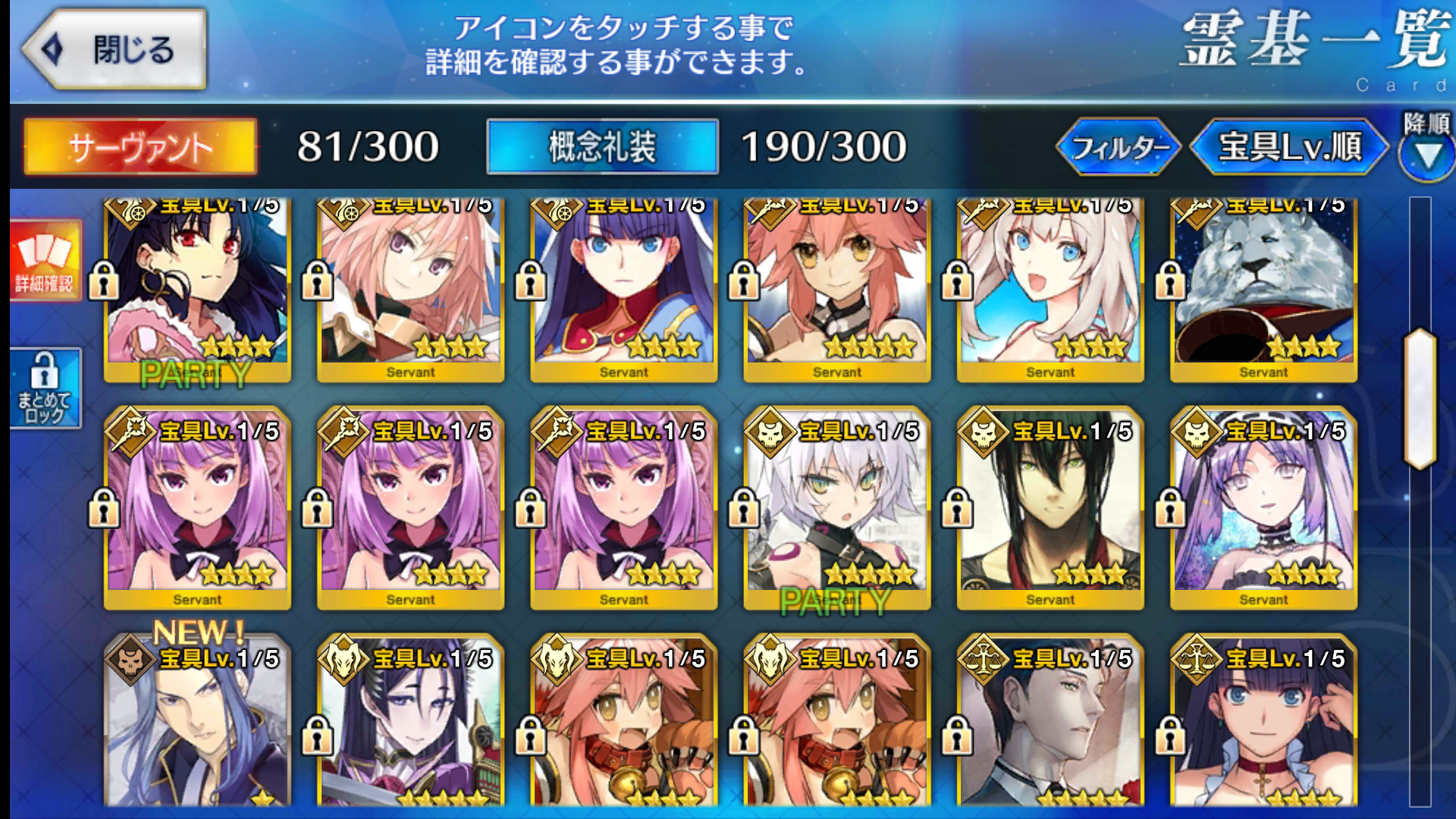Pick the black-haired green-eyed male Assassin card

tap(1050, 508)
